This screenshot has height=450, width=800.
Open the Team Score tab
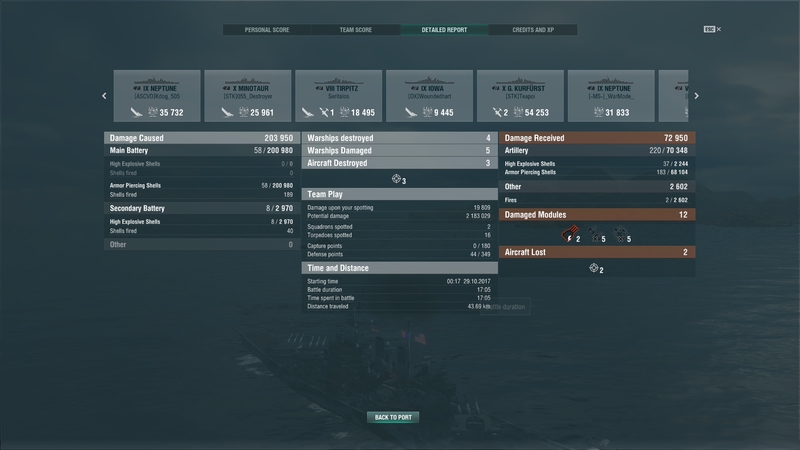point(355,30)
